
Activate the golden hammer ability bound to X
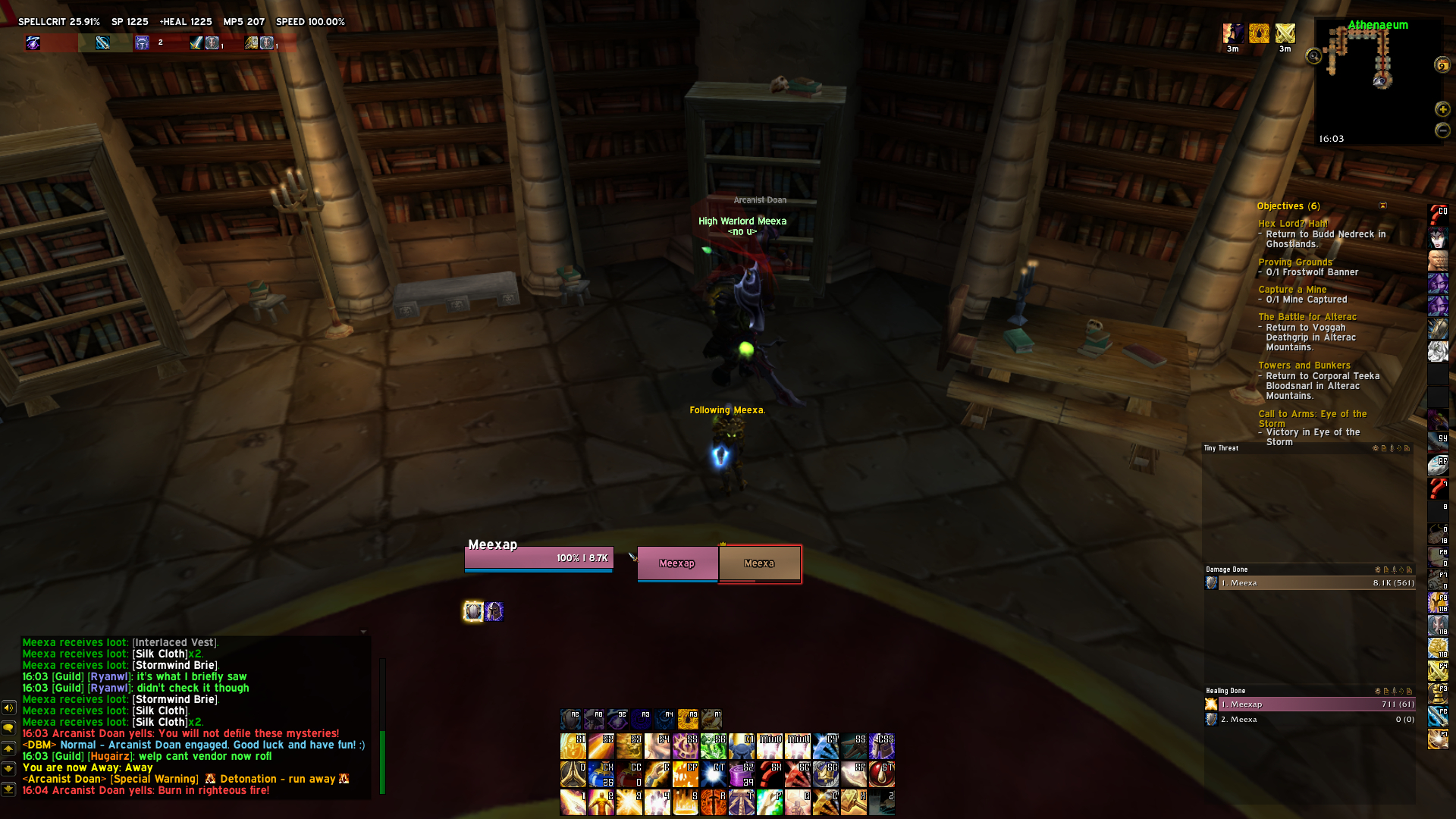click(854, 802)
